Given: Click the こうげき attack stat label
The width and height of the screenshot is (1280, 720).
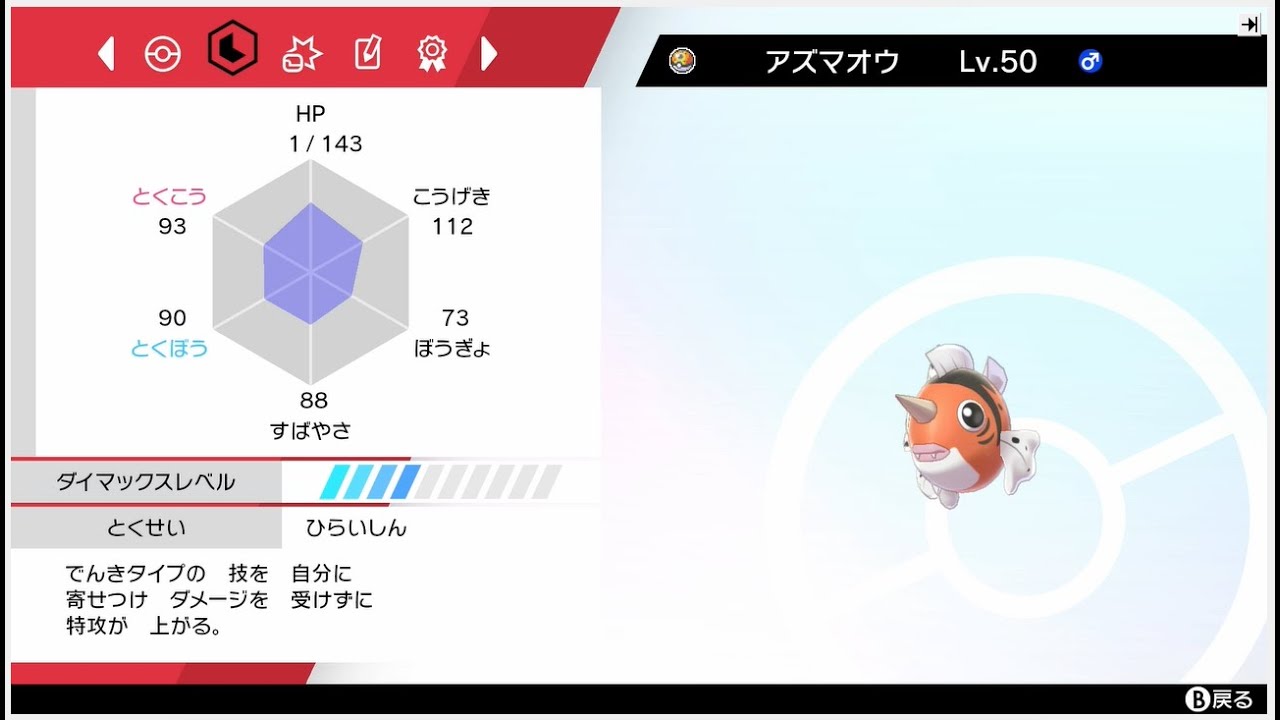Looking at the screenshot, I should 451,196.
